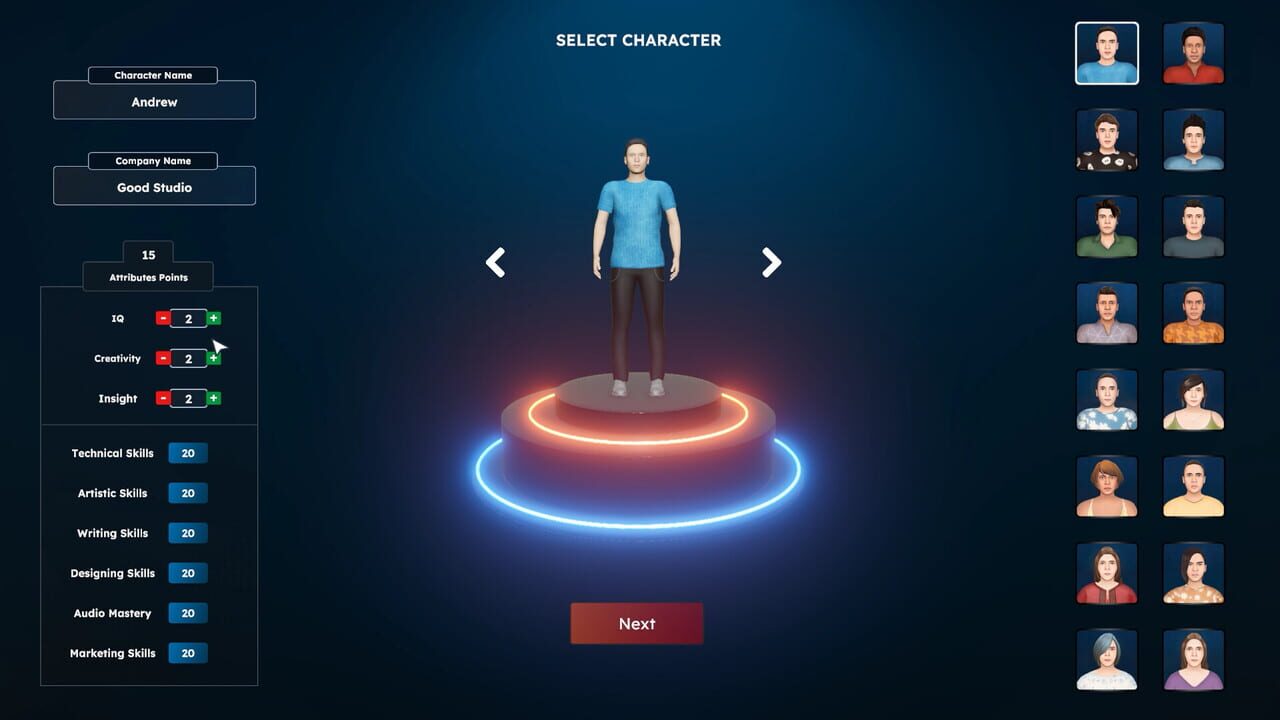Click the Marketing Skills value badge
Viewport: 1280px width, 720px height.
pyautogui.click(x=188, y=653)
